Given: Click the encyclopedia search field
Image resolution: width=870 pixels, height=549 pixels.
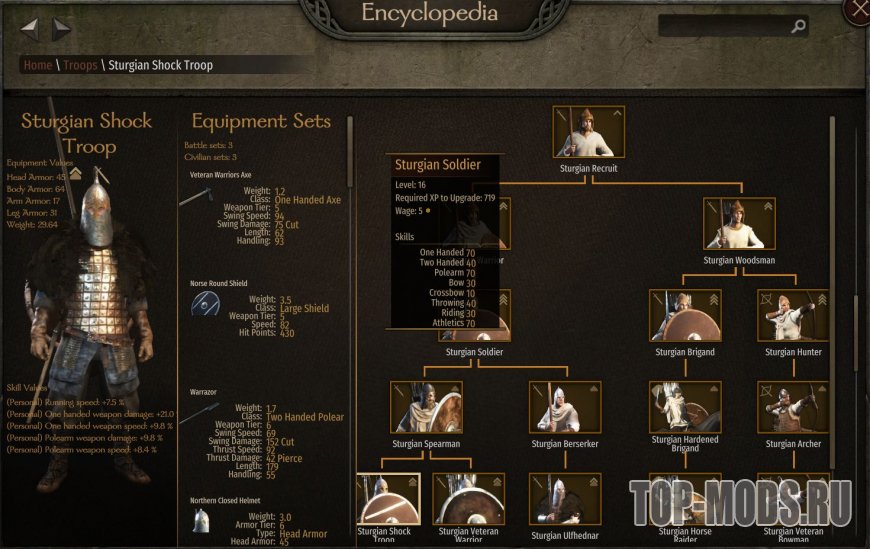Looking at the screenshot, I should (722, 27).
